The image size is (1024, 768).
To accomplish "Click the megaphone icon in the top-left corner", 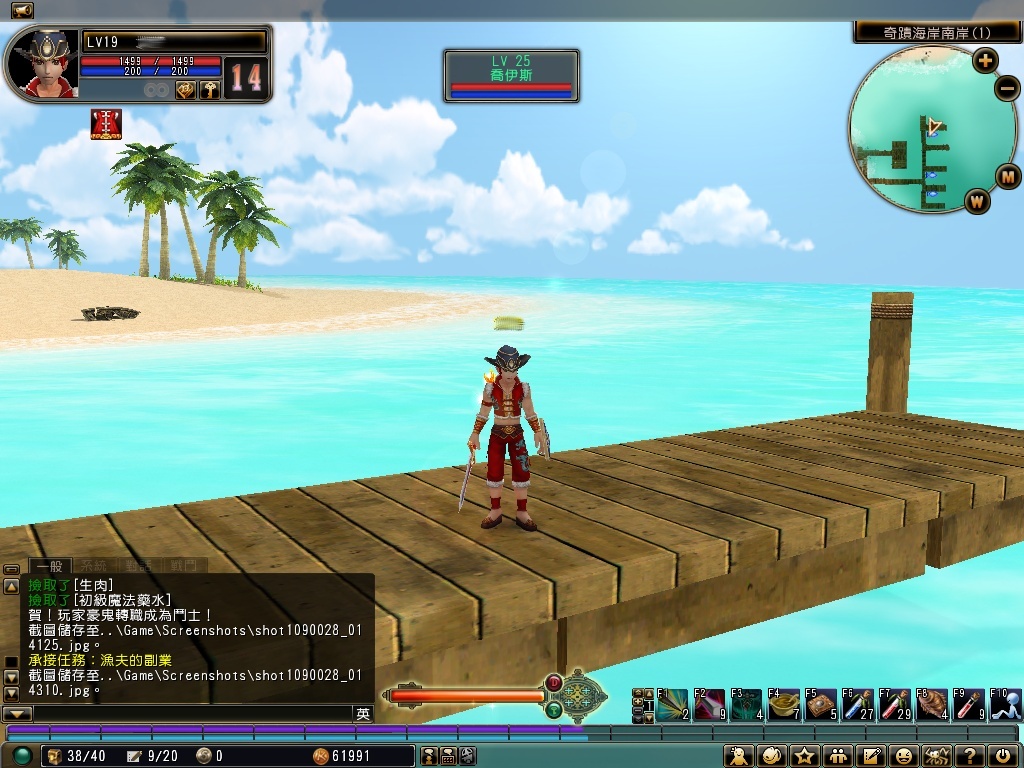I will point(21,10).
